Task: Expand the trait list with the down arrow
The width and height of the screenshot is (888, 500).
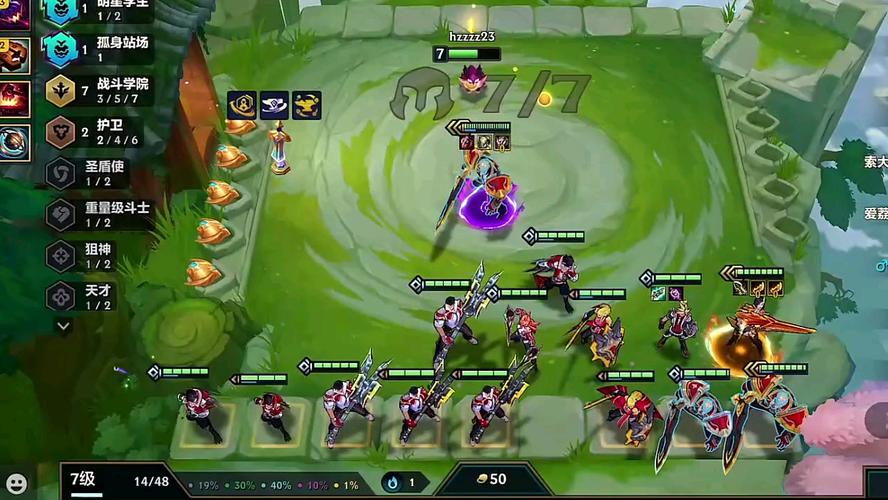Action: pyautogui.click(x=63, y=326)
